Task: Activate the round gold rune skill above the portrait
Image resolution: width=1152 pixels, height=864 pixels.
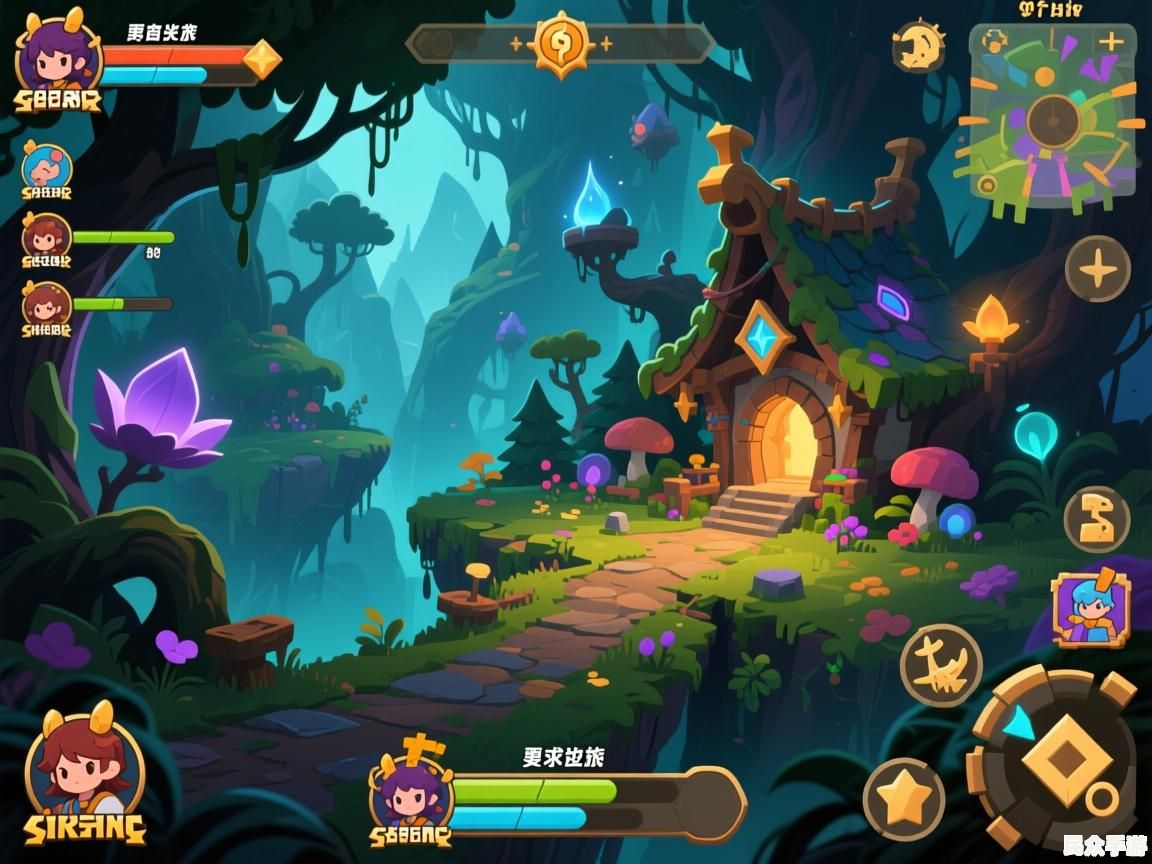Action: pyautogui.click(x=1096, y=519)
